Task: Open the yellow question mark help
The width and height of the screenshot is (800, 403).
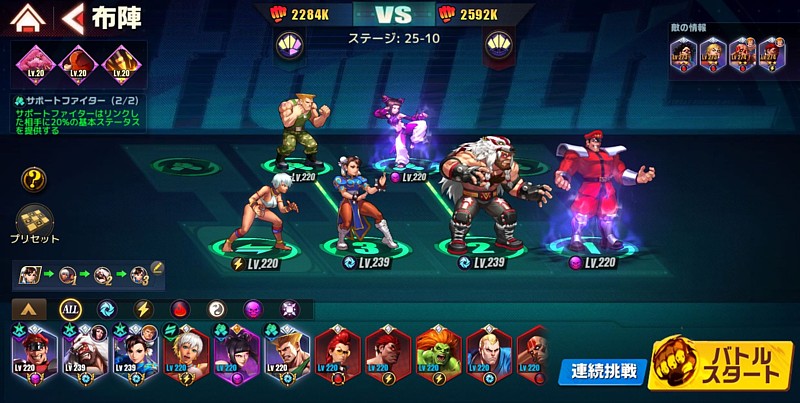Action: pyautogui.click(x=34, y=180)
